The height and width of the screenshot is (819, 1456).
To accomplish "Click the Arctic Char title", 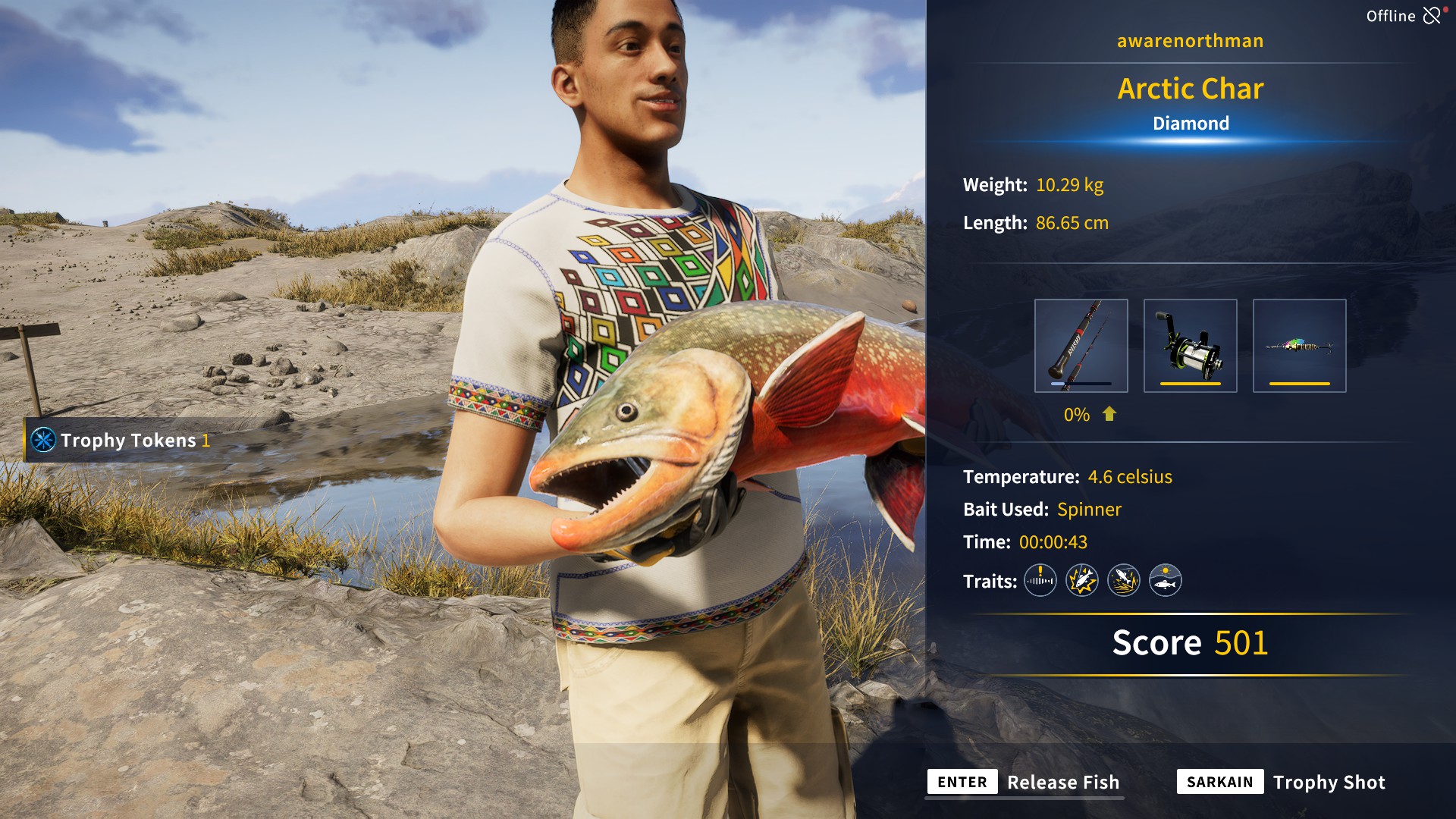I will coord(1191,89).
